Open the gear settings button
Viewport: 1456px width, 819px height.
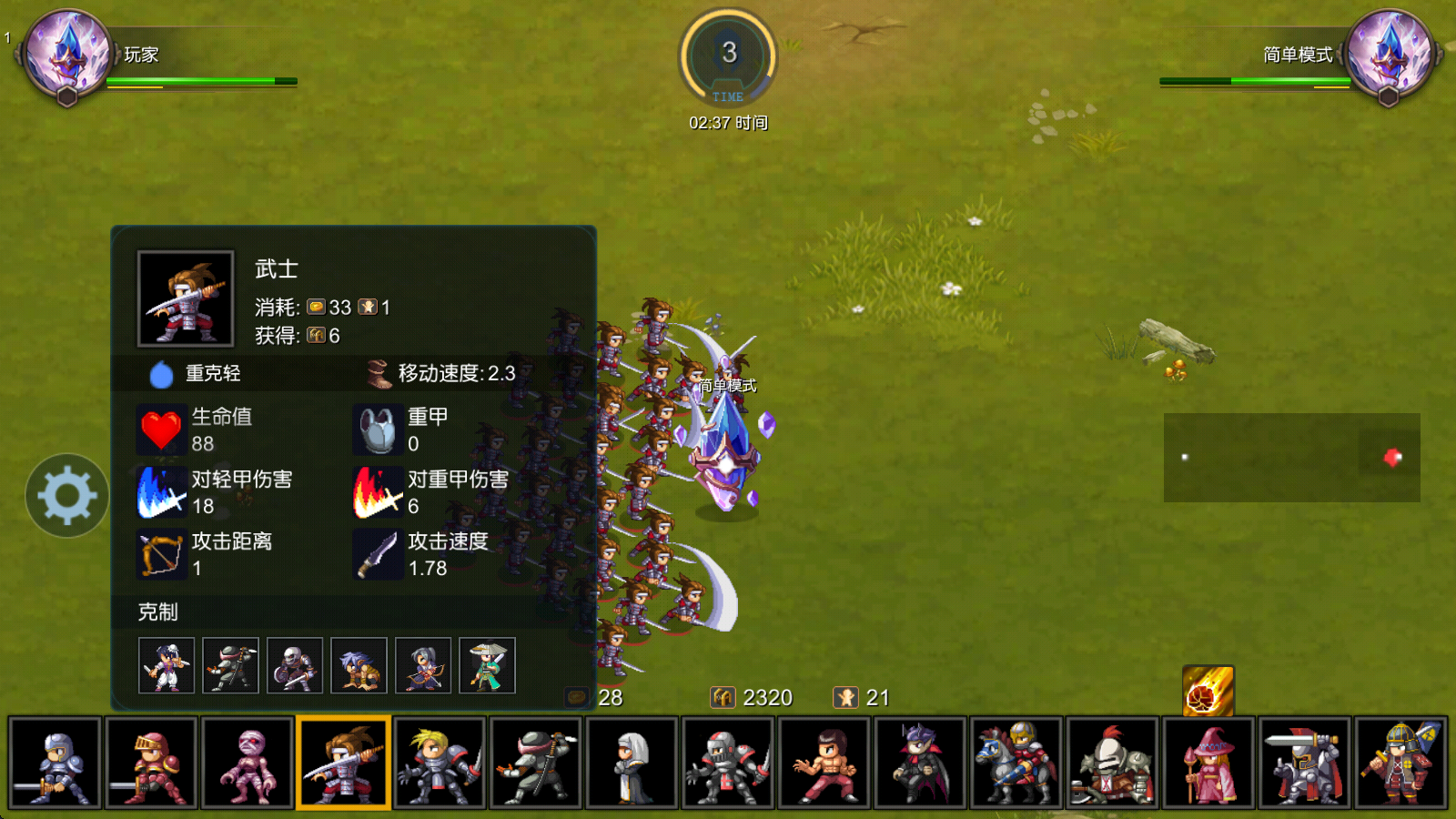tap(67, 496)
